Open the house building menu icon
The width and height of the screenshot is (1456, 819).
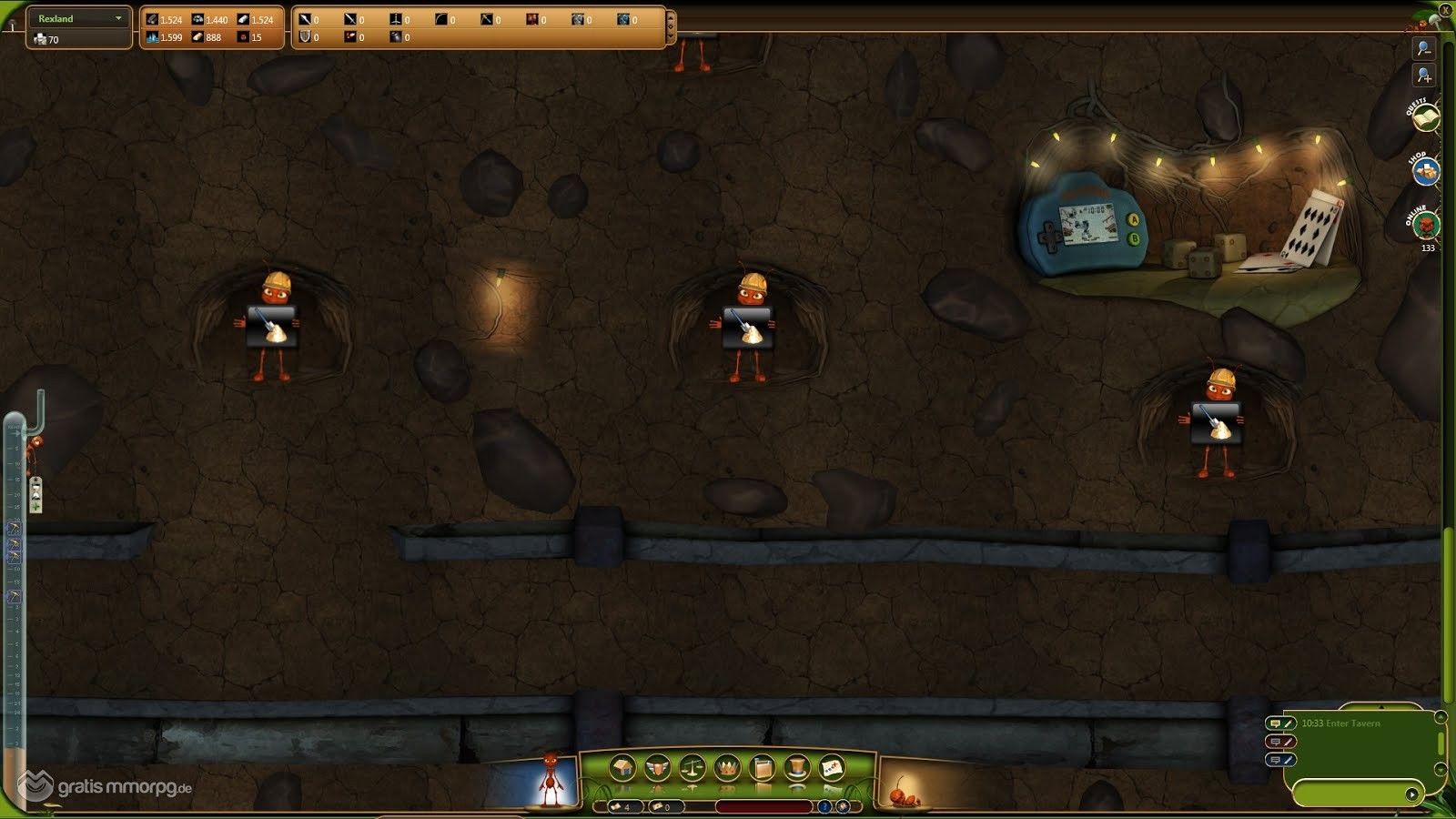click(622, 768)
